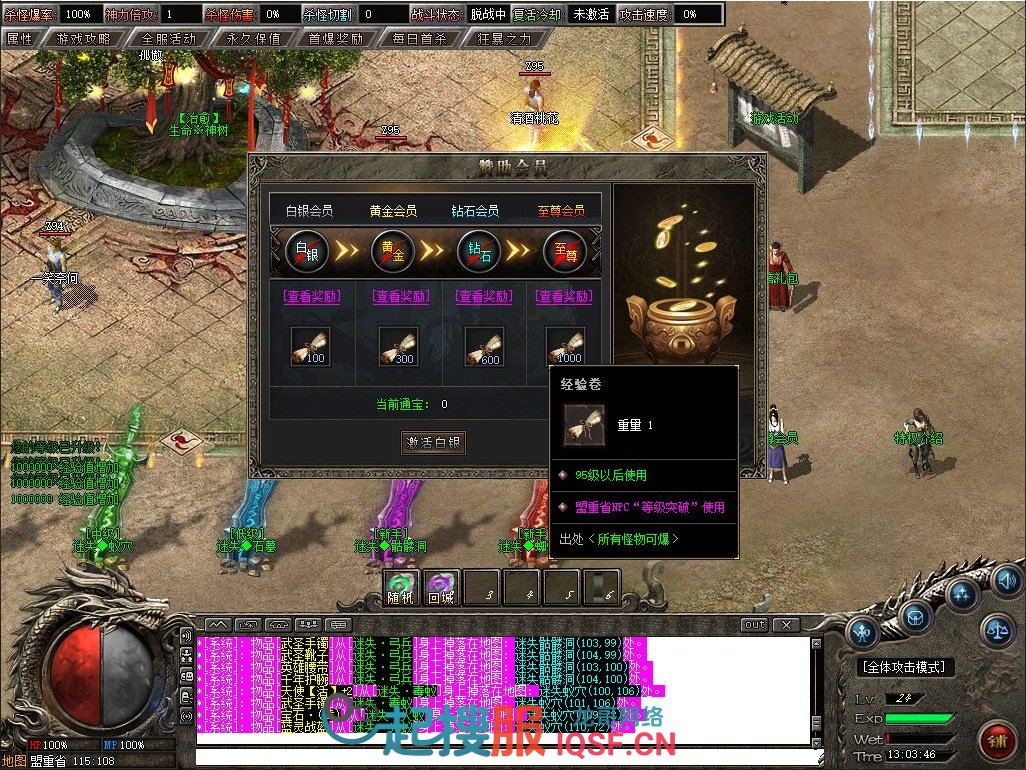The width and height of the screenshot is (1026, 770).
Task: Open the red 铺 shop button
Action: point(996,742)
